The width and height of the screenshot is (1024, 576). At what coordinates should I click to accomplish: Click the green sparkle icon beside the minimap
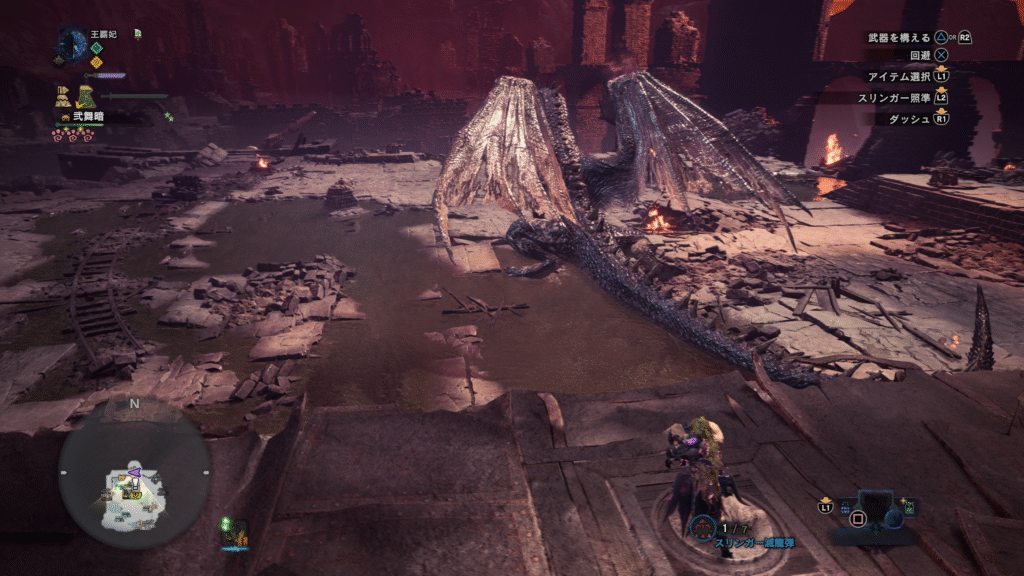pyautogui.click(x=226, y=523)
